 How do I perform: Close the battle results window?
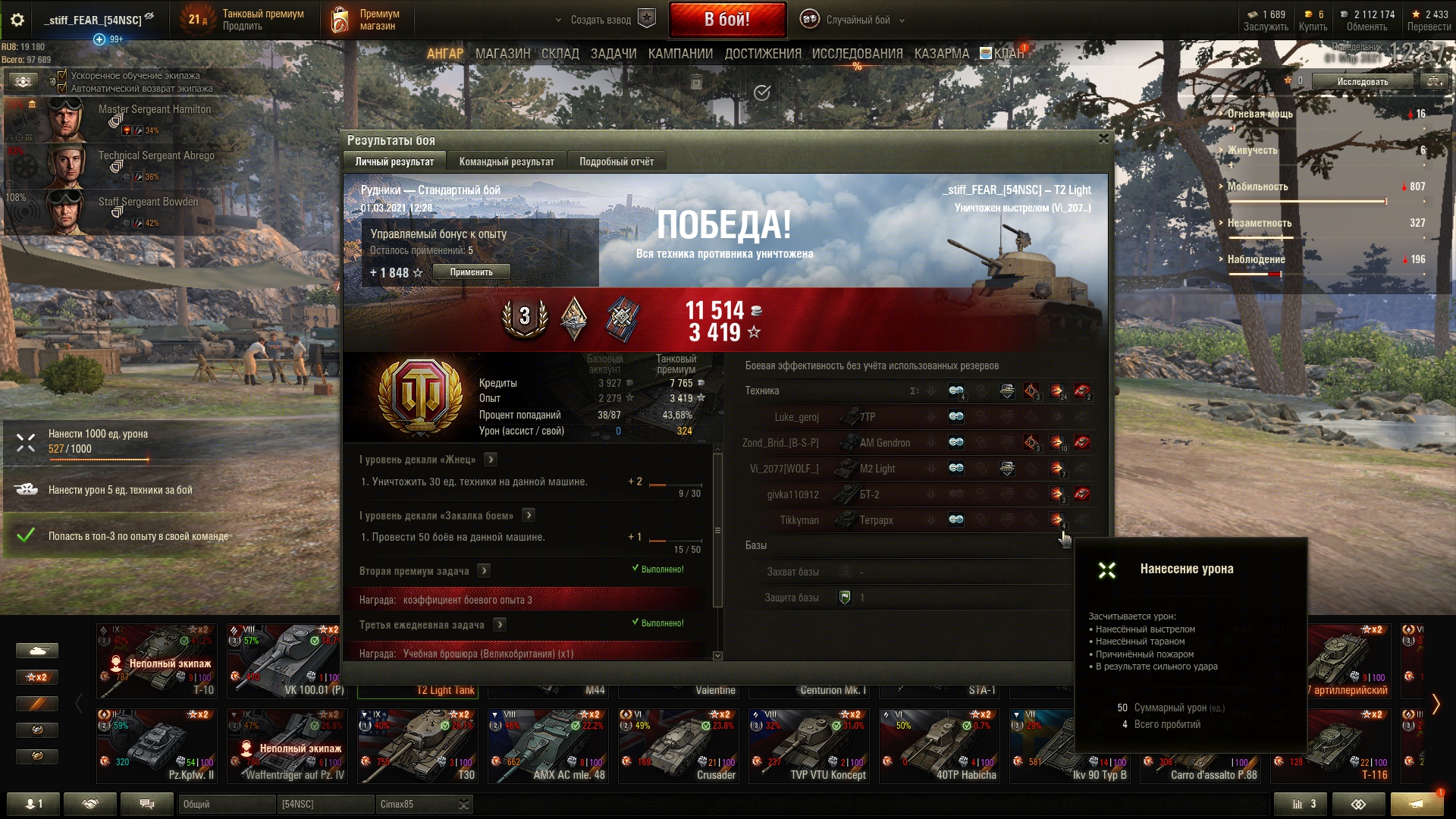[1103, 139]
